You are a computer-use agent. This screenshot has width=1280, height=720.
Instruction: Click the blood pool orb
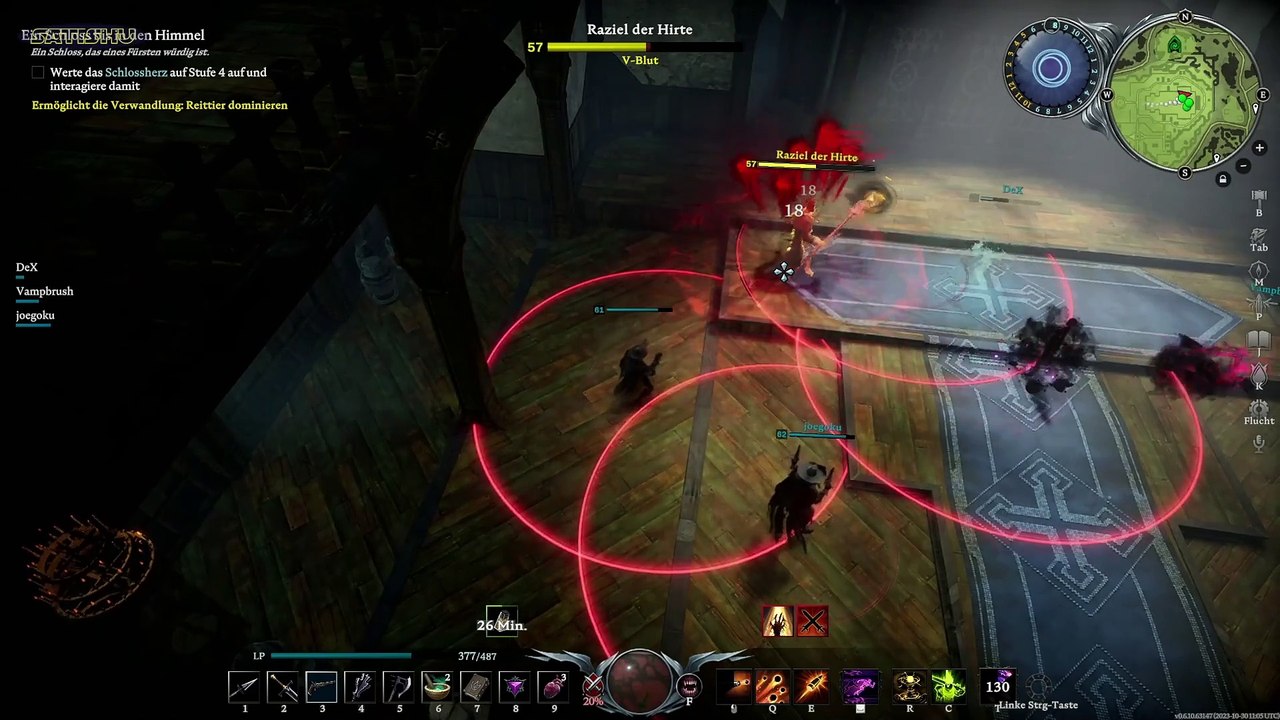pyautogui.click(x=640, y=680)
